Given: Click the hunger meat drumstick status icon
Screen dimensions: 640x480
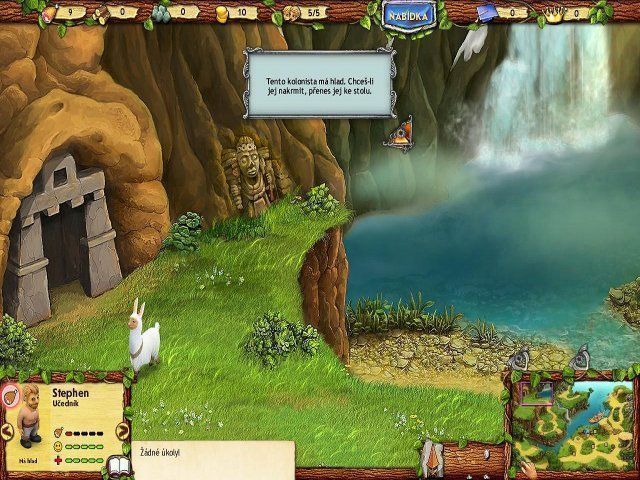Looking at the screenshot, I should point(10,393).
